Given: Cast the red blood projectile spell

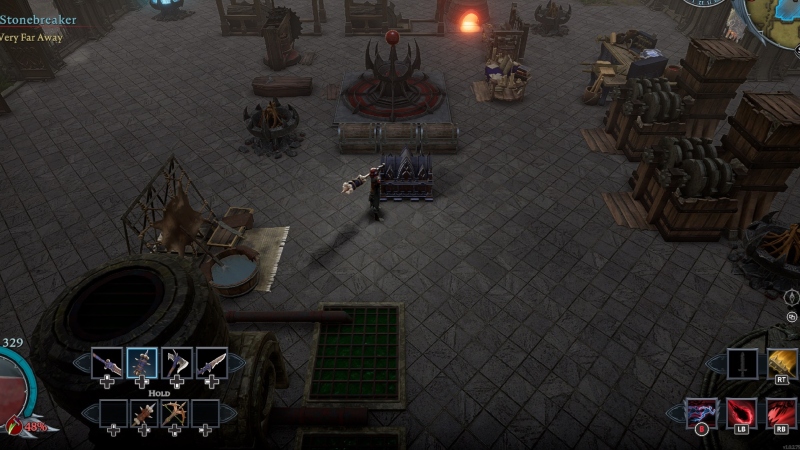Looking at the screenshot, I should (x=742, y=413).
